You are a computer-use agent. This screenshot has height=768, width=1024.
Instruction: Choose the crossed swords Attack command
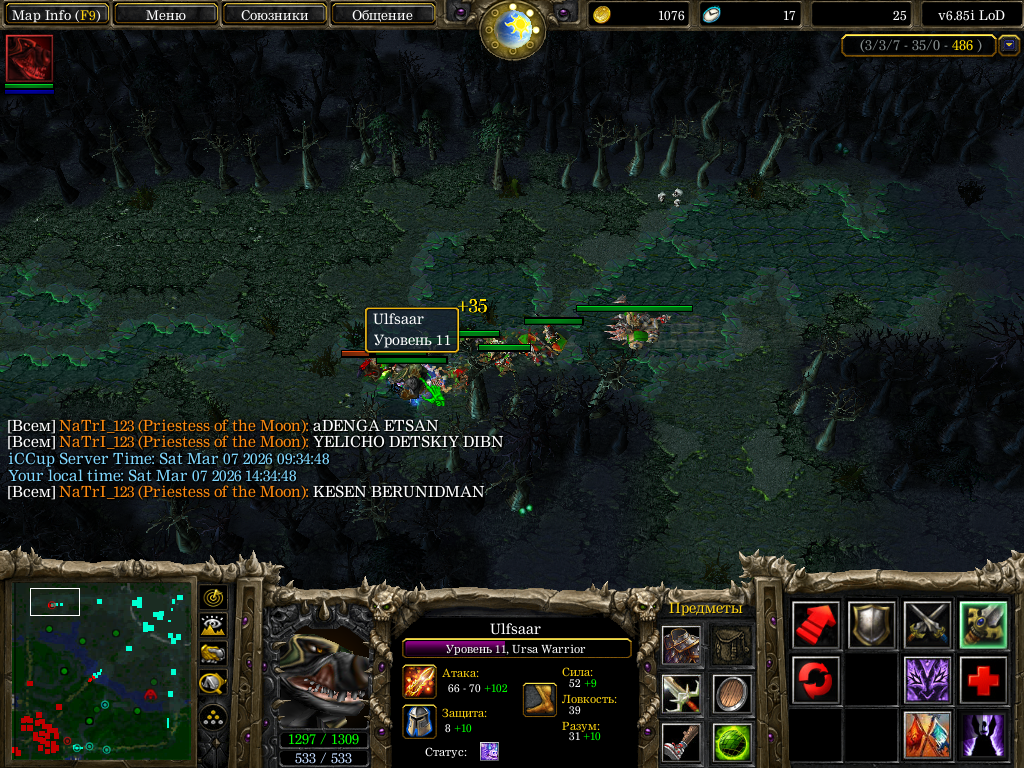point(928,625)
